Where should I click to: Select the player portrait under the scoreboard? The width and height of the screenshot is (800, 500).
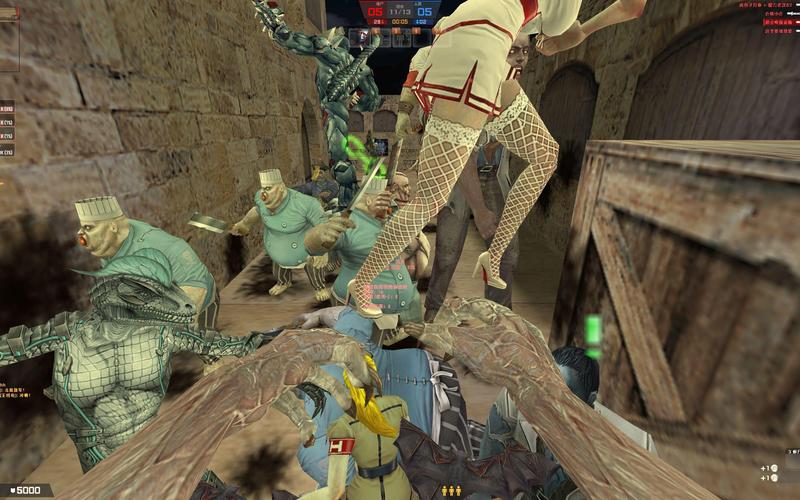(x=363, y=37)
